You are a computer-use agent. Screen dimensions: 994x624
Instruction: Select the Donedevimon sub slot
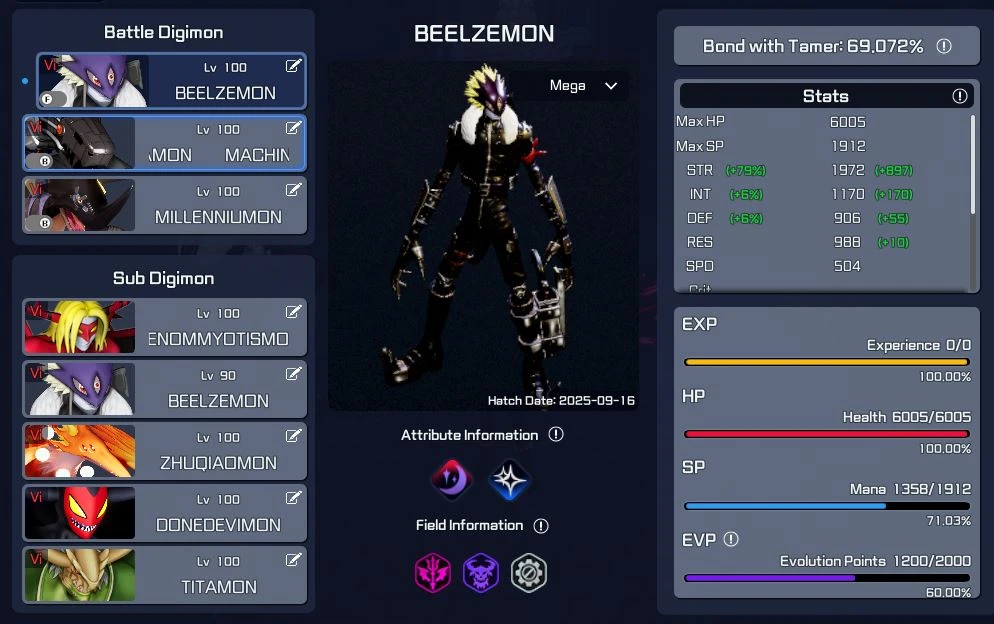point(165,513)
